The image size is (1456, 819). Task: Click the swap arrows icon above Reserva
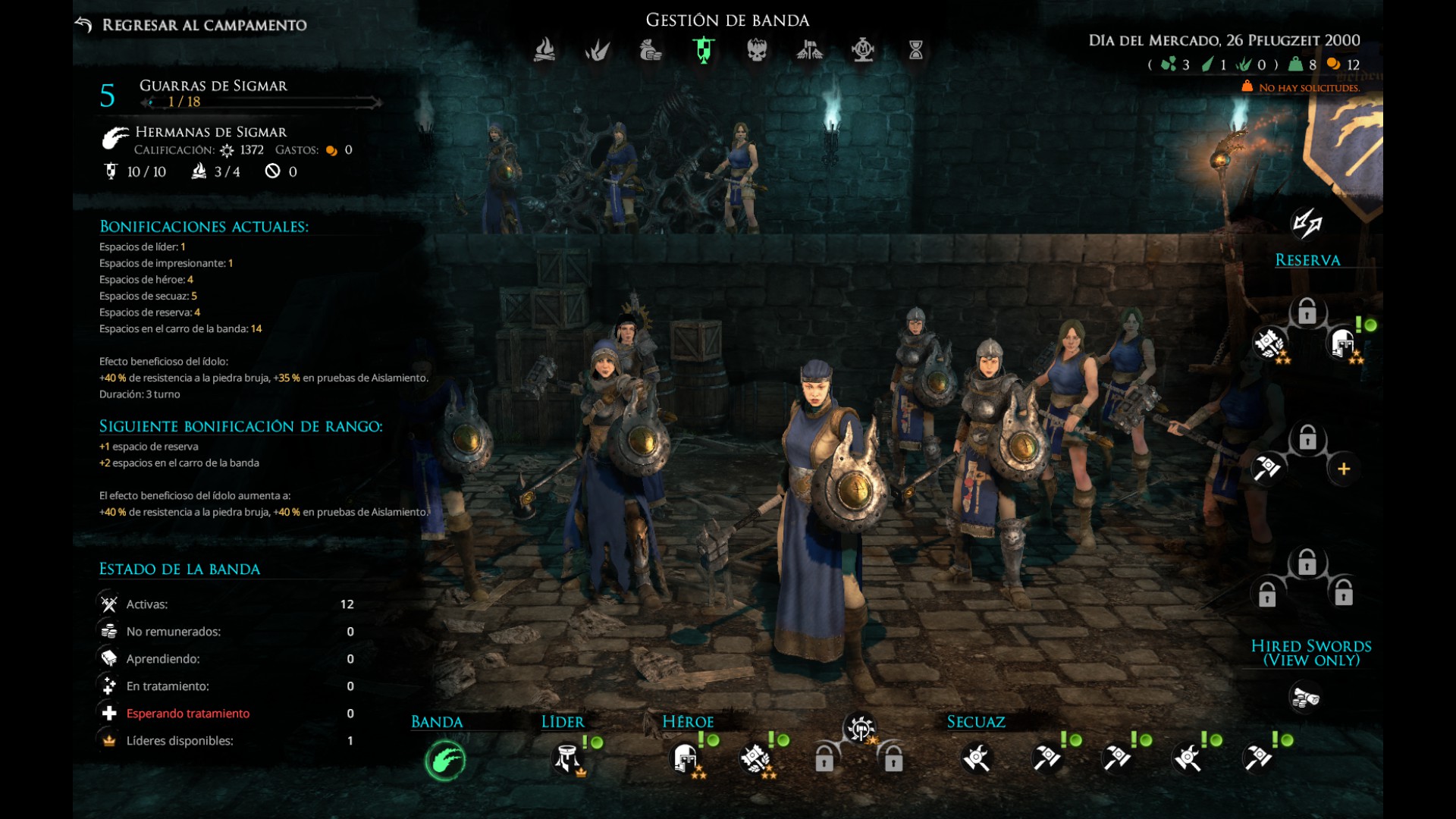point(1307,223)
